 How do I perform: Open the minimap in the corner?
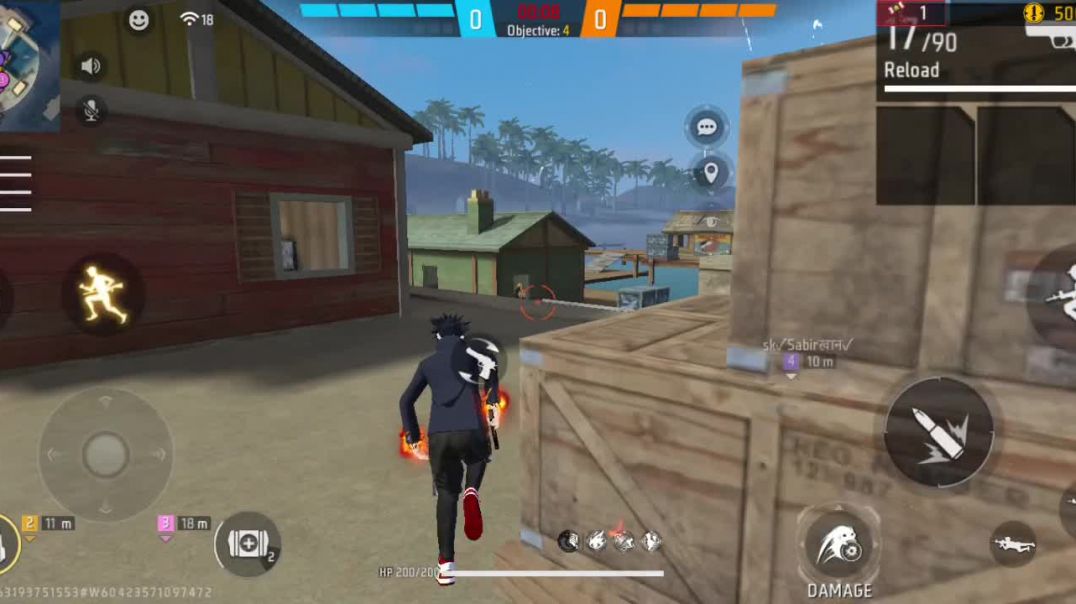28,62
